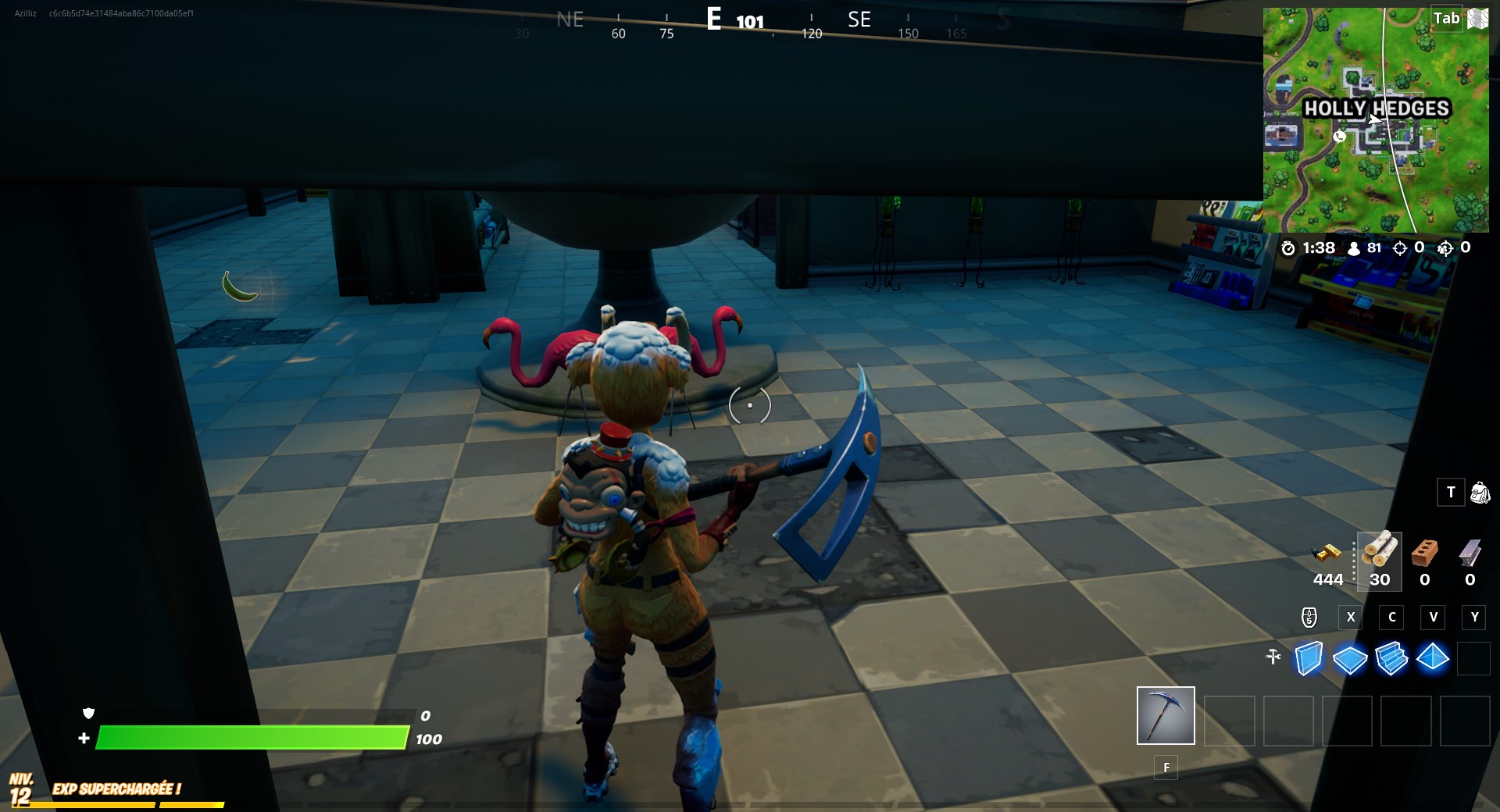Select the stairs build piece icon
The width and height of the screenshot is (1500, 812).
[1391, 658]
